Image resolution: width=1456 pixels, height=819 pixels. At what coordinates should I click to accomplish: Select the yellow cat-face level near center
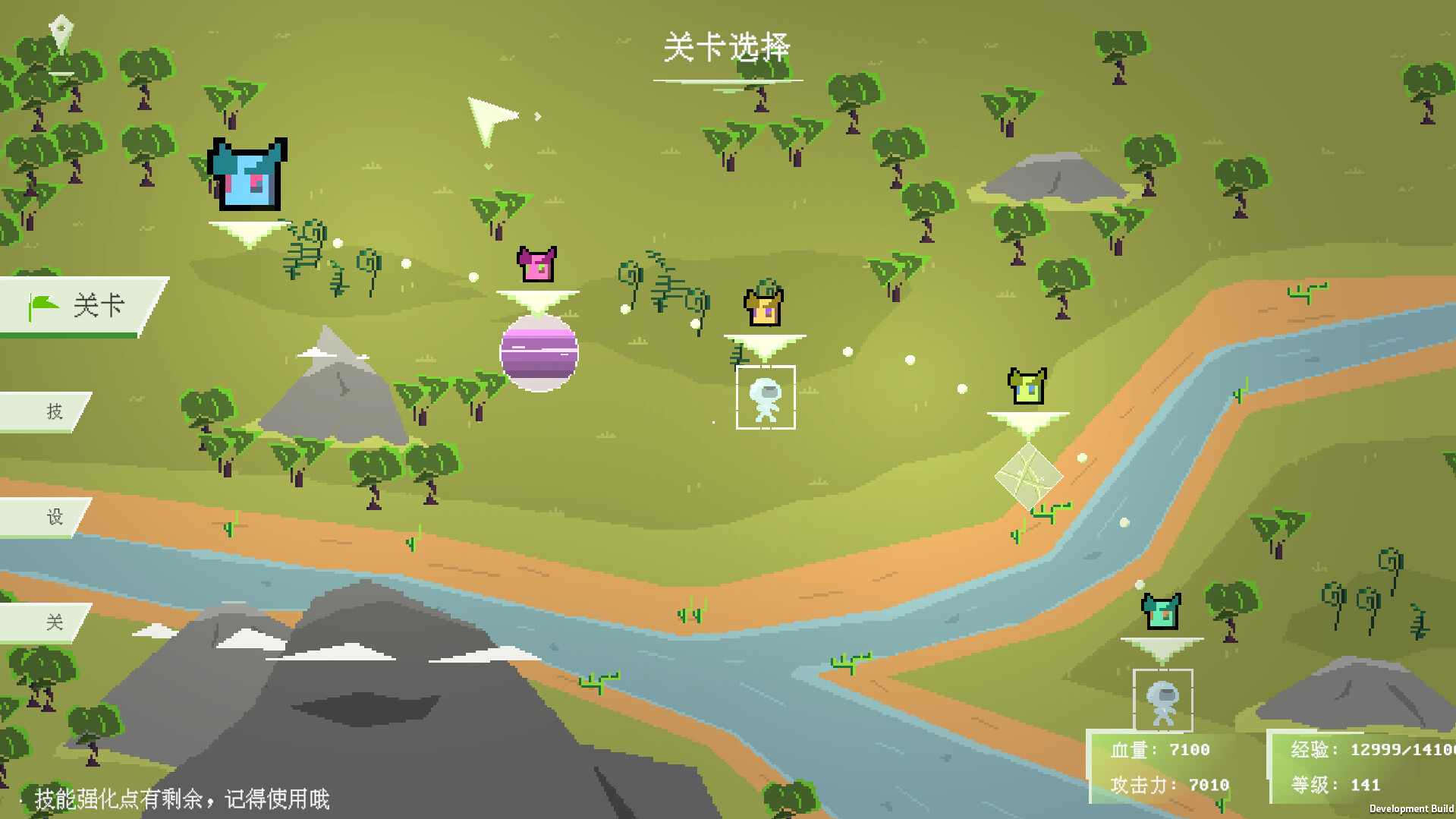[x=764, y=307]
